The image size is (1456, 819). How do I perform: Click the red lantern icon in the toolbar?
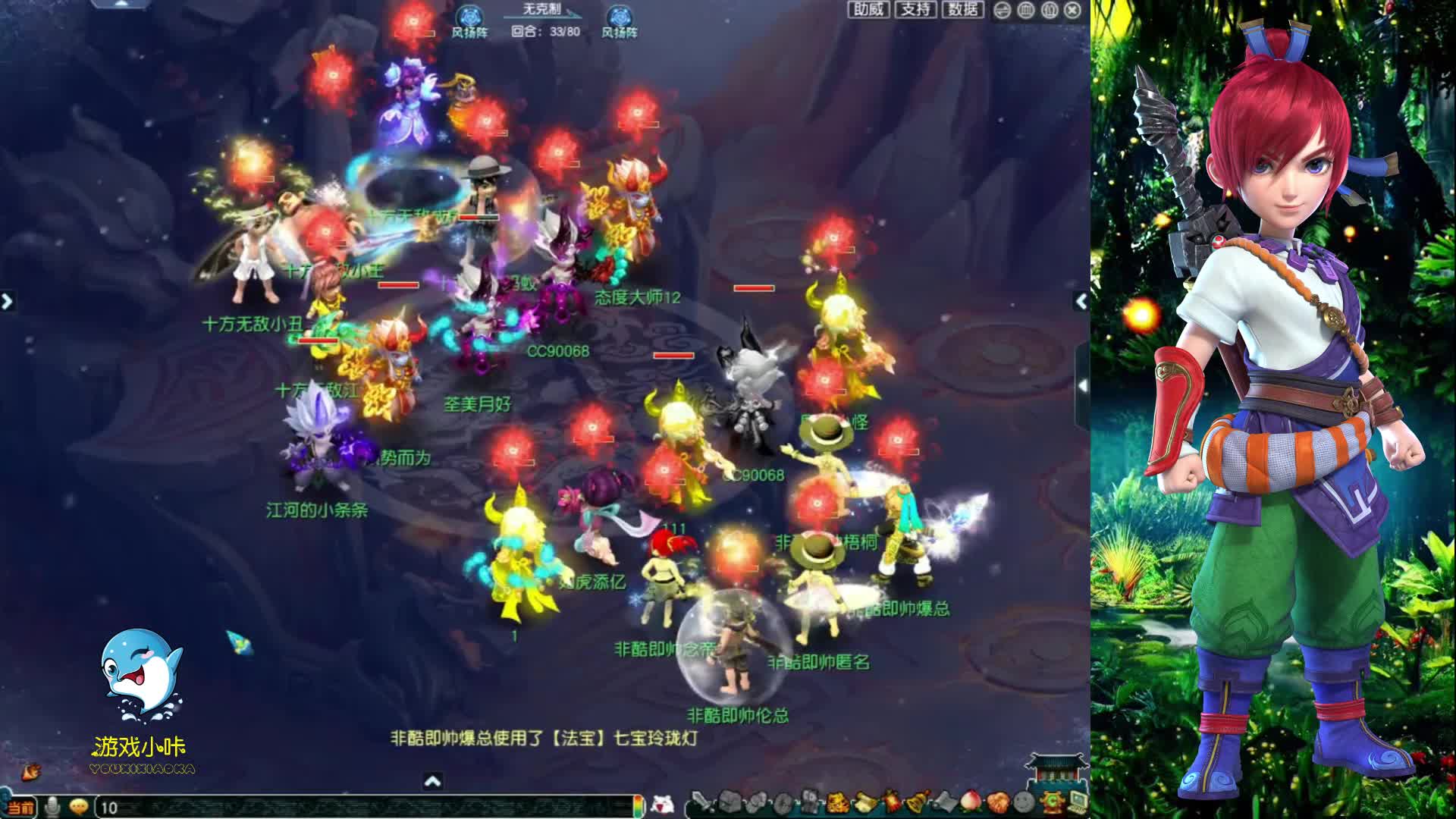pyautogui.click(x=890, y=802)
